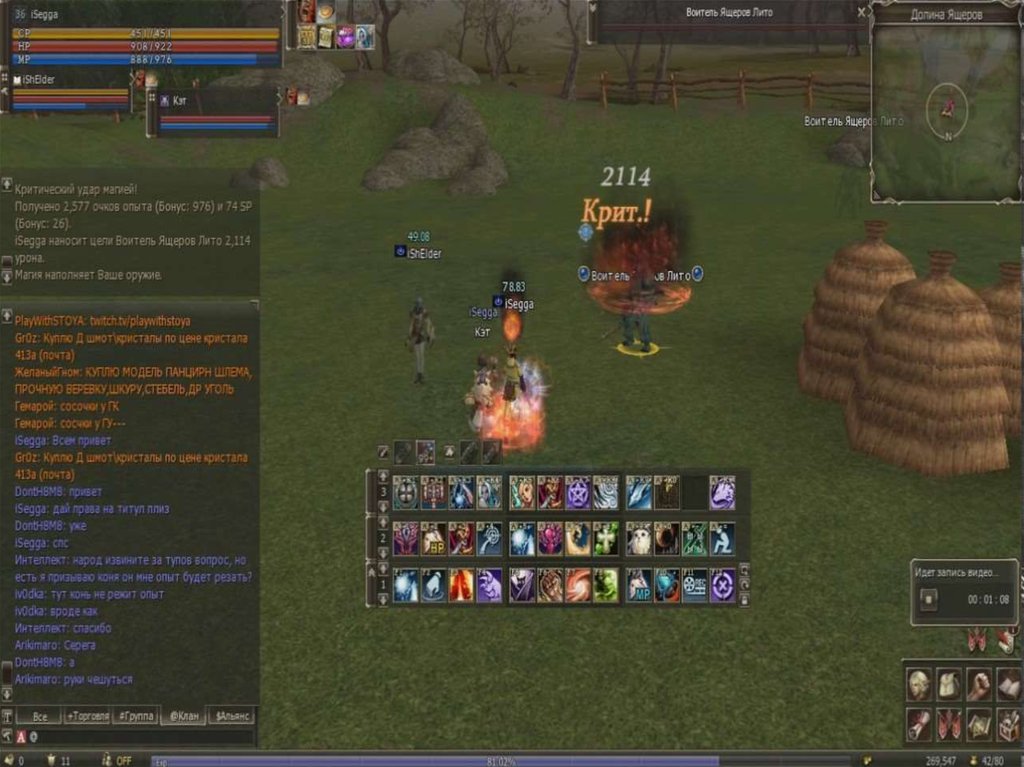Image resolution: width=1024 pixels, height=767 pixels.
Task: Select the #Группа chat tab
Action: [135, 717]
